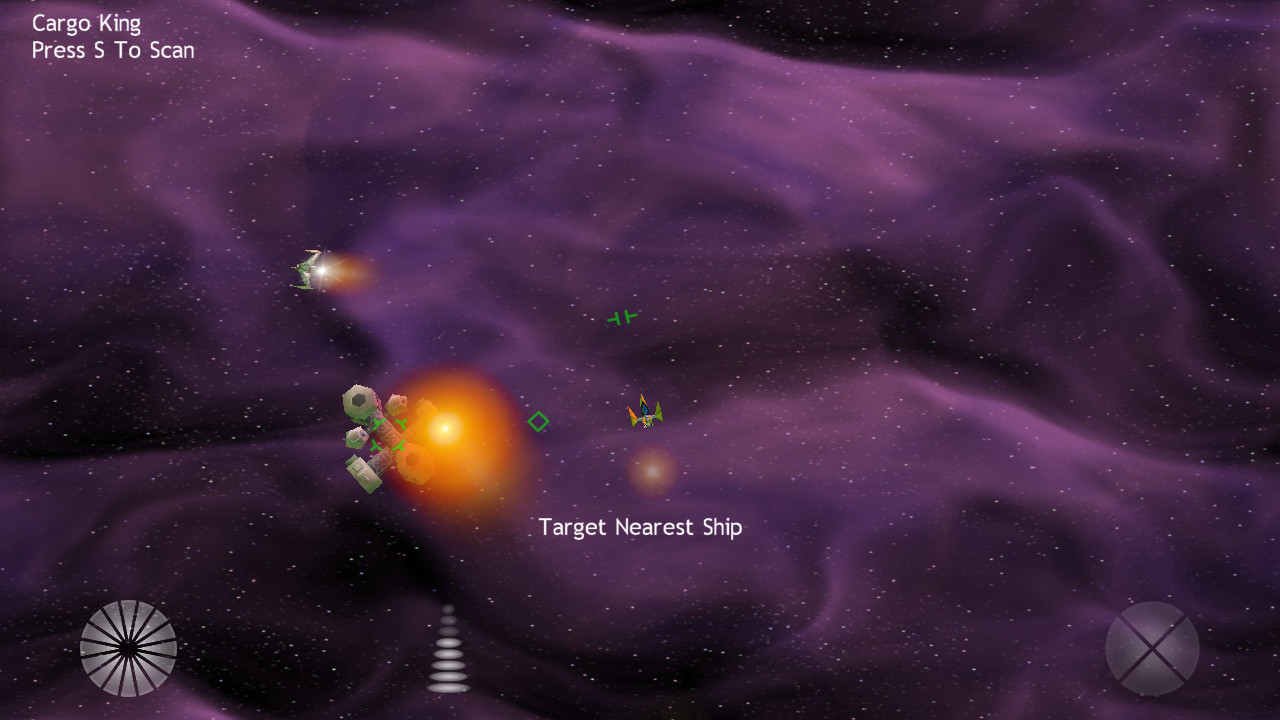The height and width of the screenshot is (720, 1280).
Task: Activate the X action button bottom right
Action: (1152, 648)
